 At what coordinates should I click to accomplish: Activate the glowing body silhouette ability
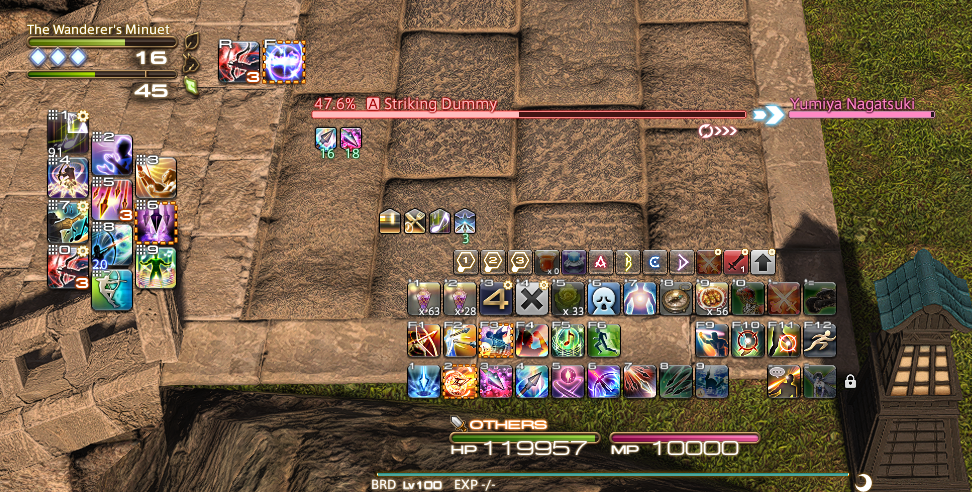click(x=640, y=298)
